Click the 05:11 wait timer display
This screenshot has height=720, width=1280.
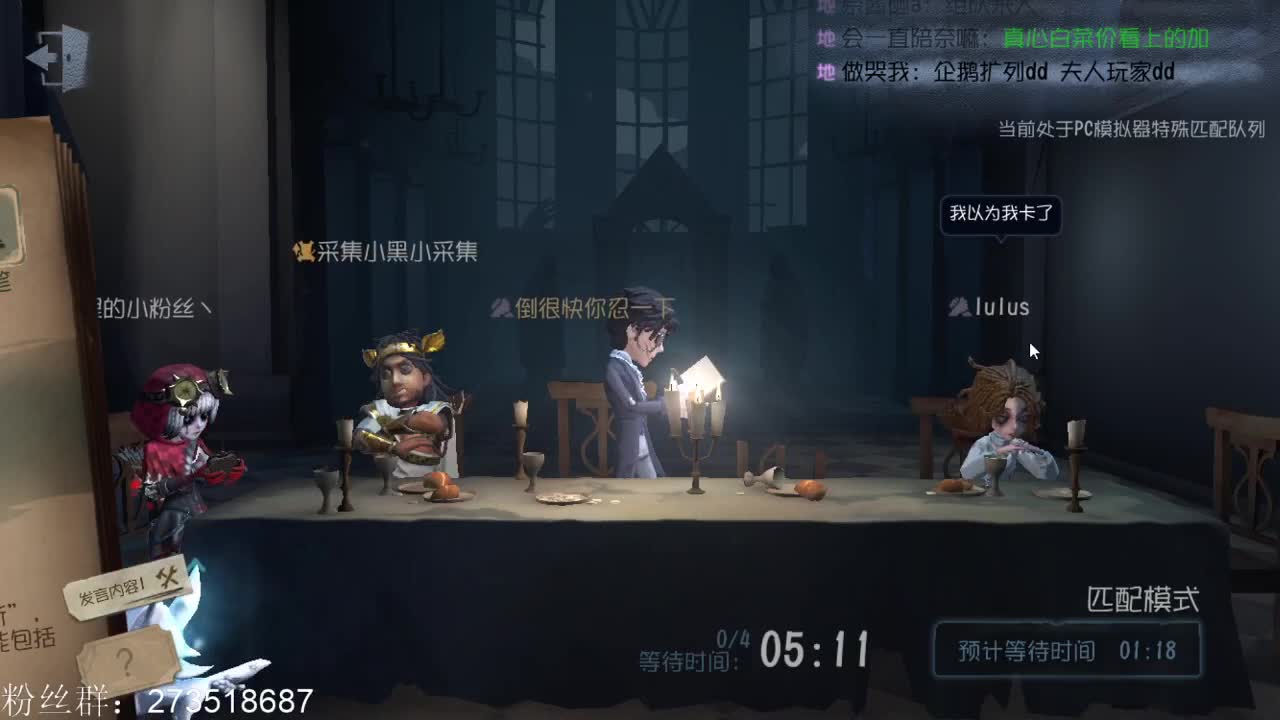[x=815, y=650]
